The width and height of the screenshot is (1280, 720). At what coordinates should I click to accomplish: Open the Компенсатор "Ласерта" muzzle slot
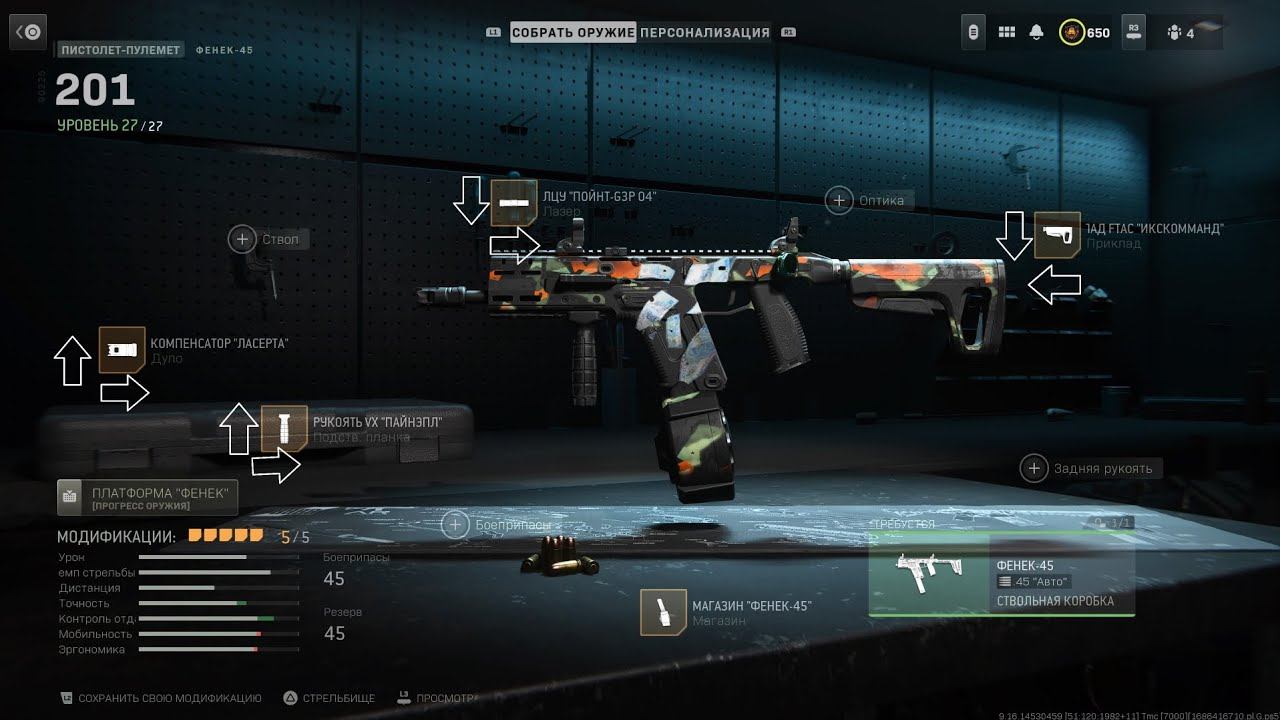coord(122,350)
